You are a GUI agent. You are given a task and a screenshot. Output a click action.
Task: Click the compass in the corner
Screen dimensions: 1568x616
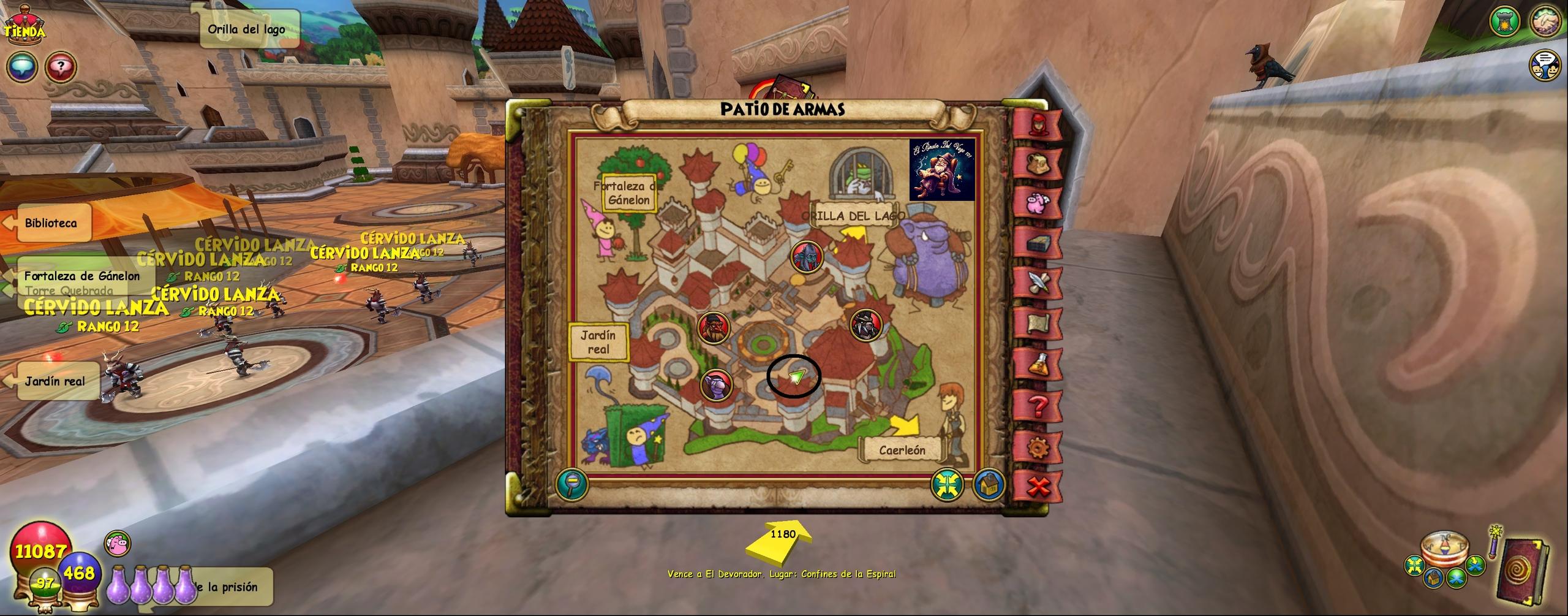tap(1444, 549)
